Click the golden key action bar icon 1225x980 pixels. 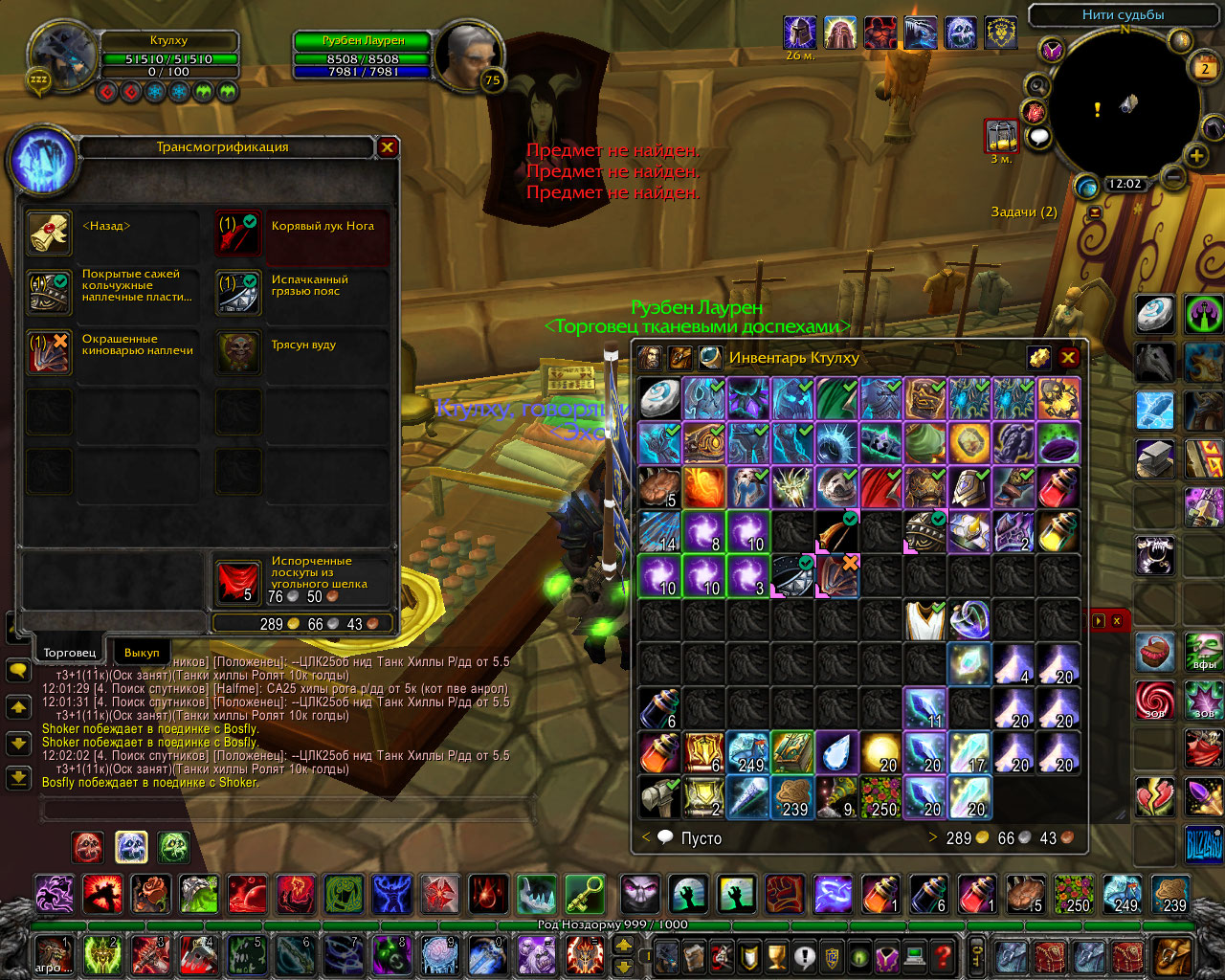coord(585,895)
